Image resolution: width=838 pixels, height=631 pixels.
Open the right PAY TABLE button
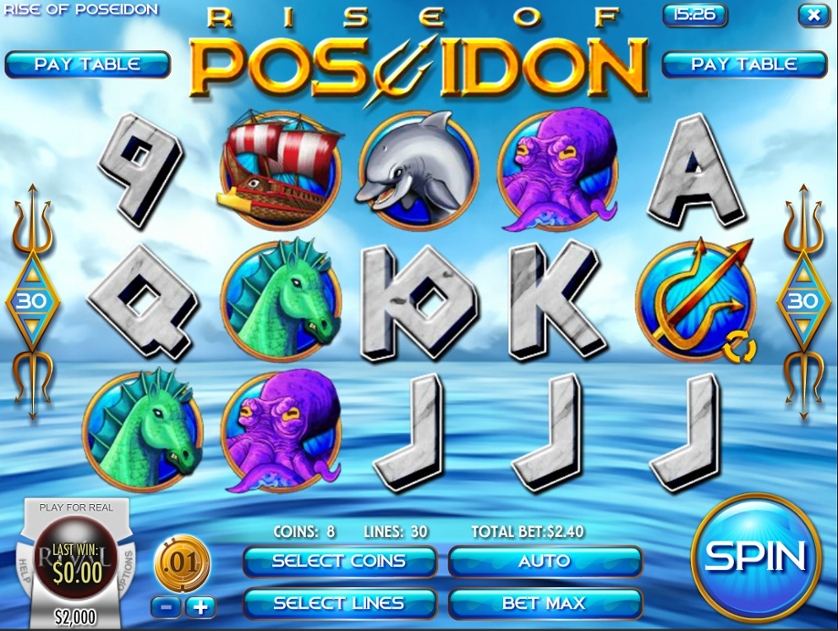[744, 64]
